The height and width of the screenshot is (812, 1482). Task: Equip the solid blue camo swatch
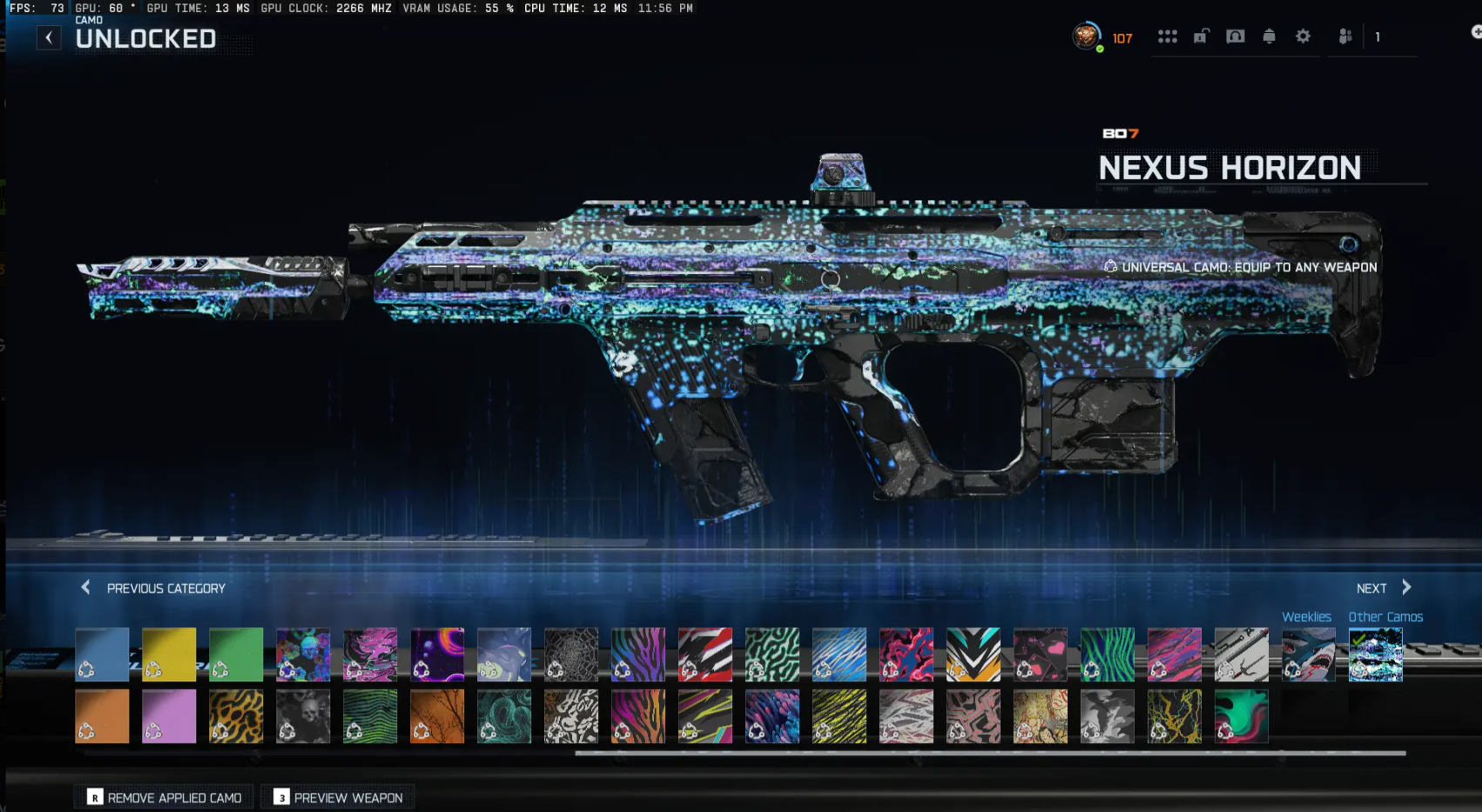102,654
